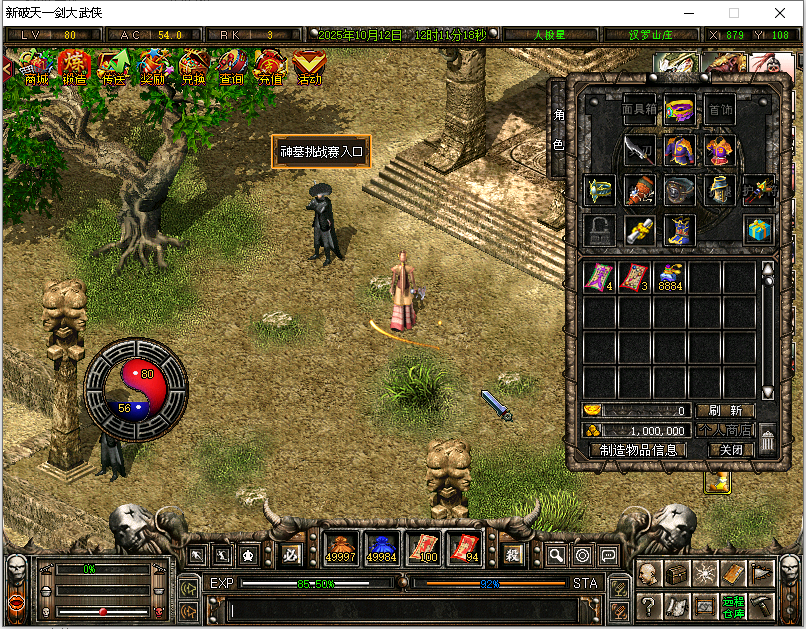806x629 pixels.
Task: Open the 活动 events menu
Action: 309,68
